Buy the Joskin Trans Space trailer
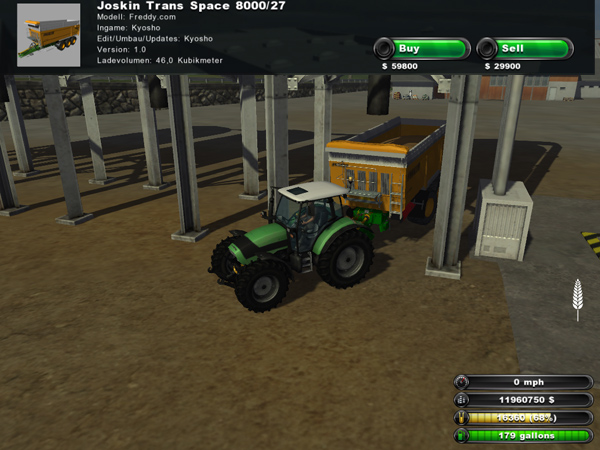This screenshot has height=450, width=600. (x=421, y=48)
